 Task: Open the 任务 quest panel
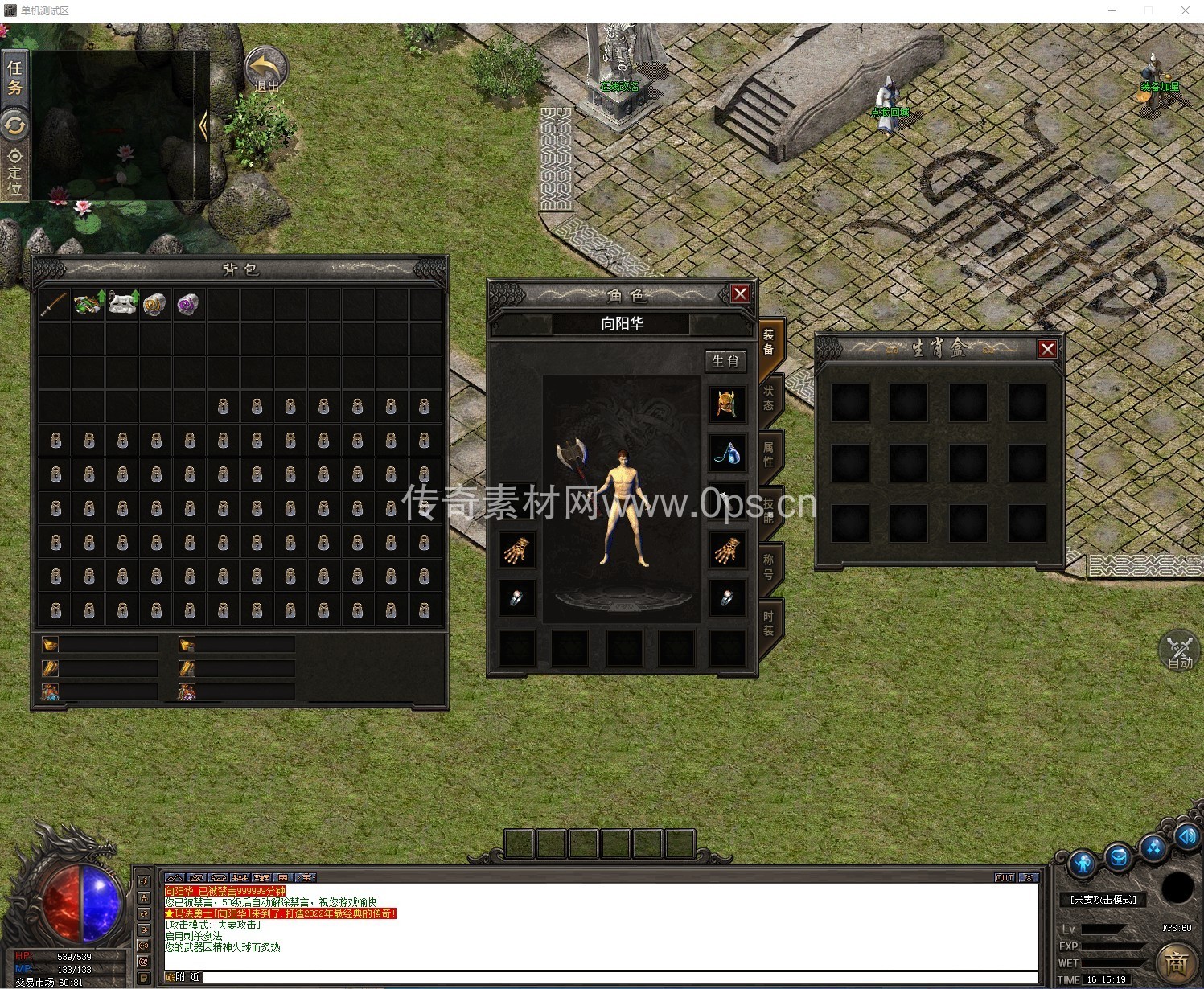point(14,77)
